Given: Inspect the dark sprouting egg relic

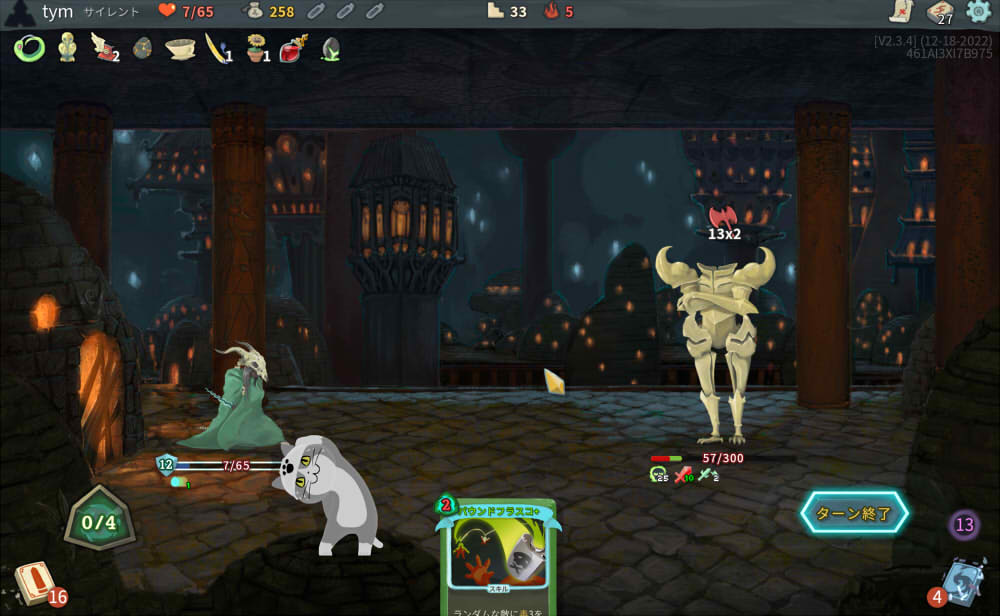Looking at the screenshot, I should click(x=330, y=48).
